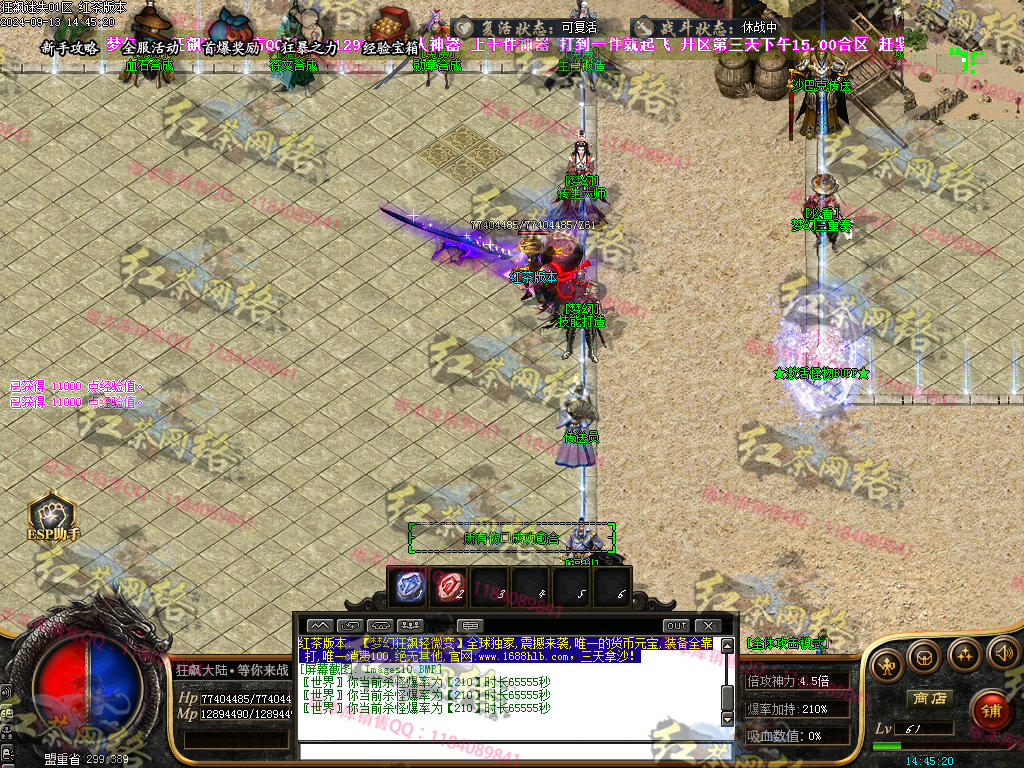Screen dimensions: 1024x768
Task: Open the 商店 shop button
Action: (927, 698)
